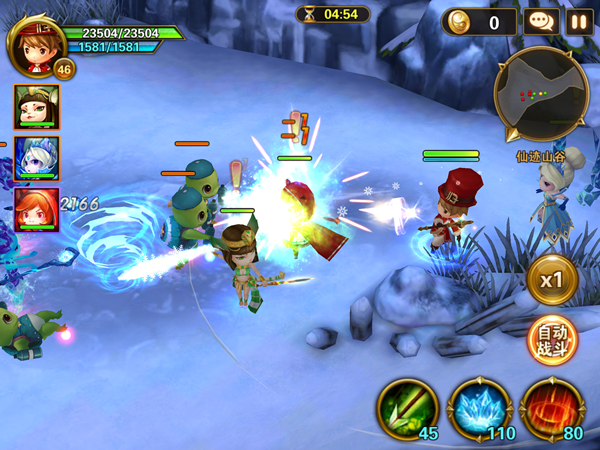Screen dimensions: 600x450
Task: Select the white-haired ally portrait
Action: pos(37,158)
